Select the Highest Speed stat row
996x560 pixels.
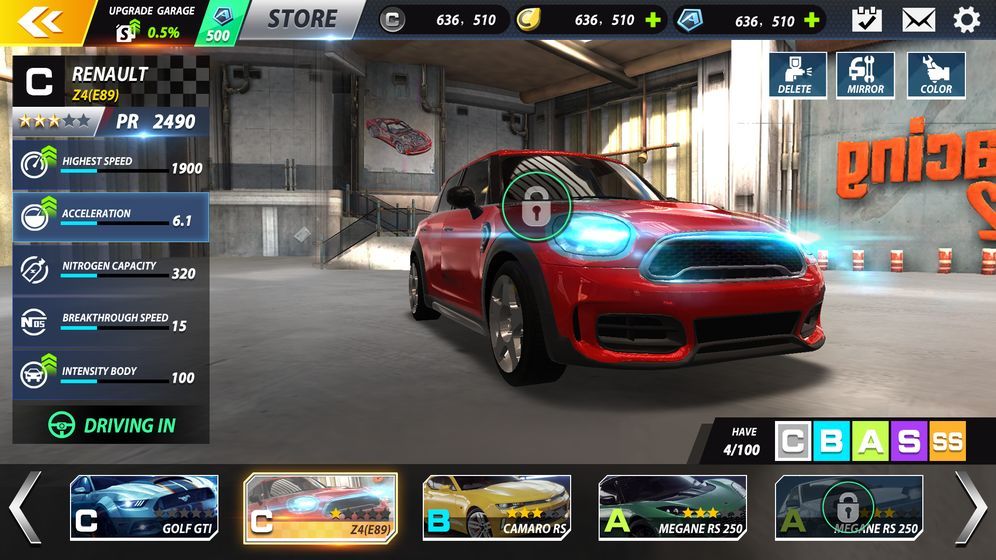111,165
